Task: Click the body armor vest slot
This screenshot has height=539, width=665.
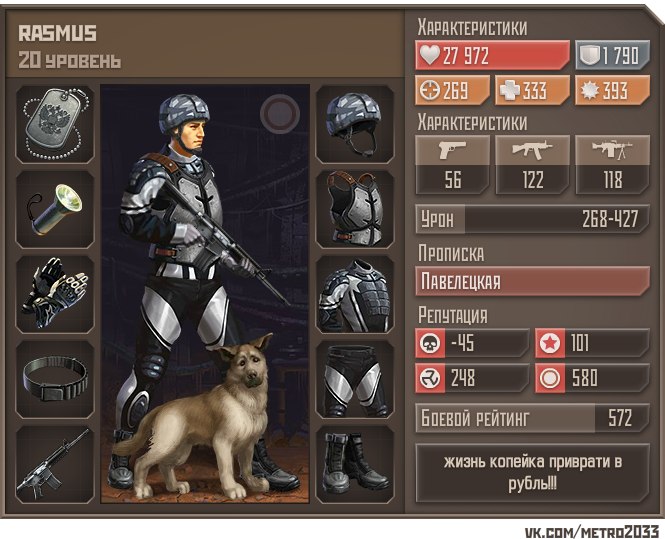Action: point(356,209)
